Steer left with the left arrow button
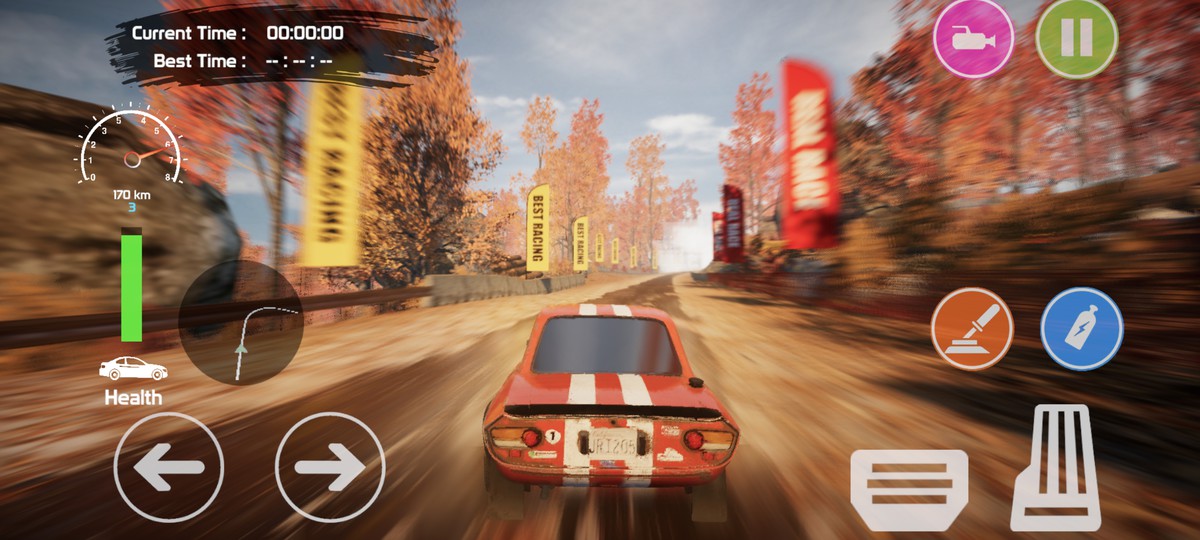 (168, 467)
